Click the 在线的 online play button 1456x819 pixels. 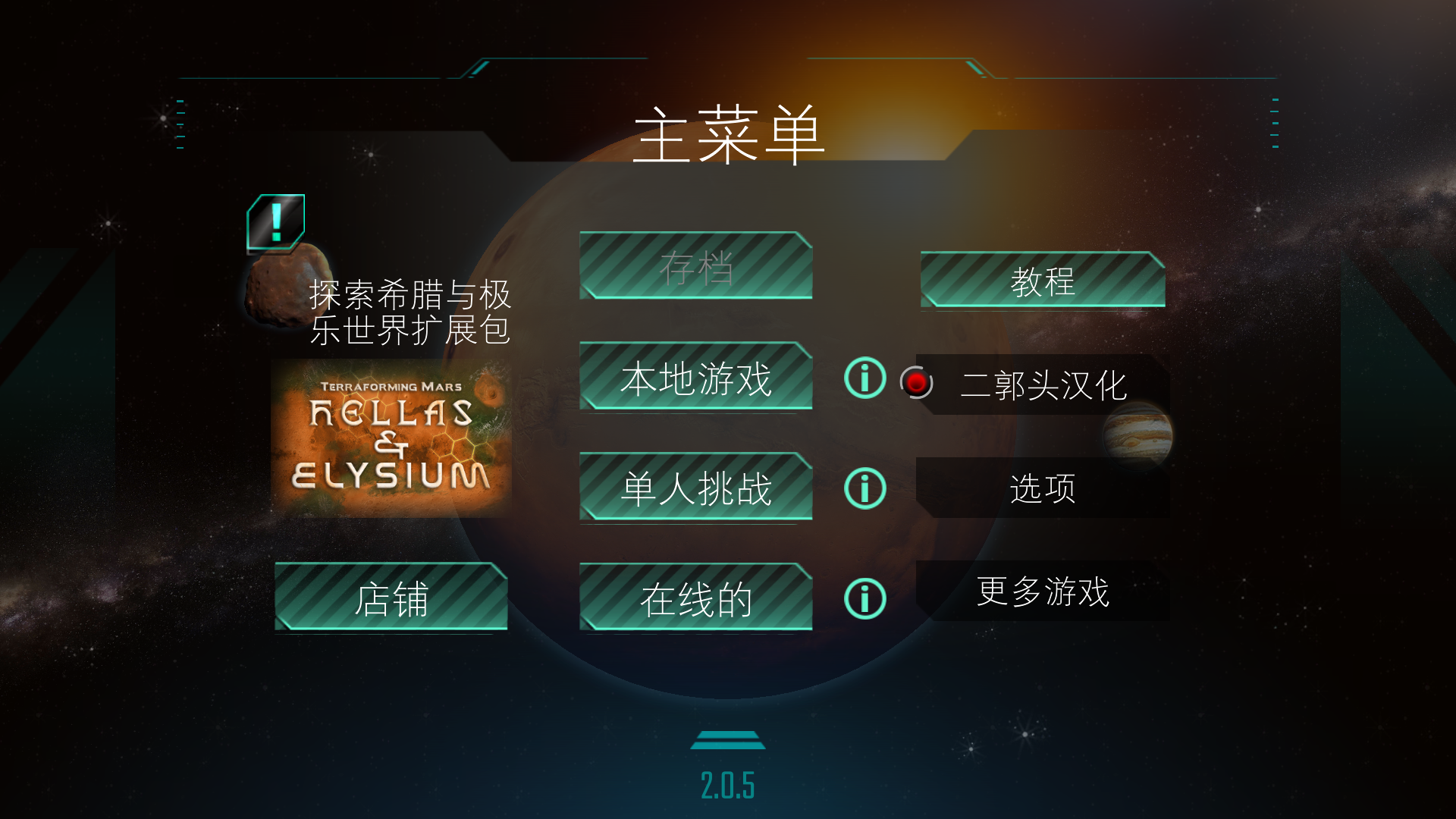(695, 597)
